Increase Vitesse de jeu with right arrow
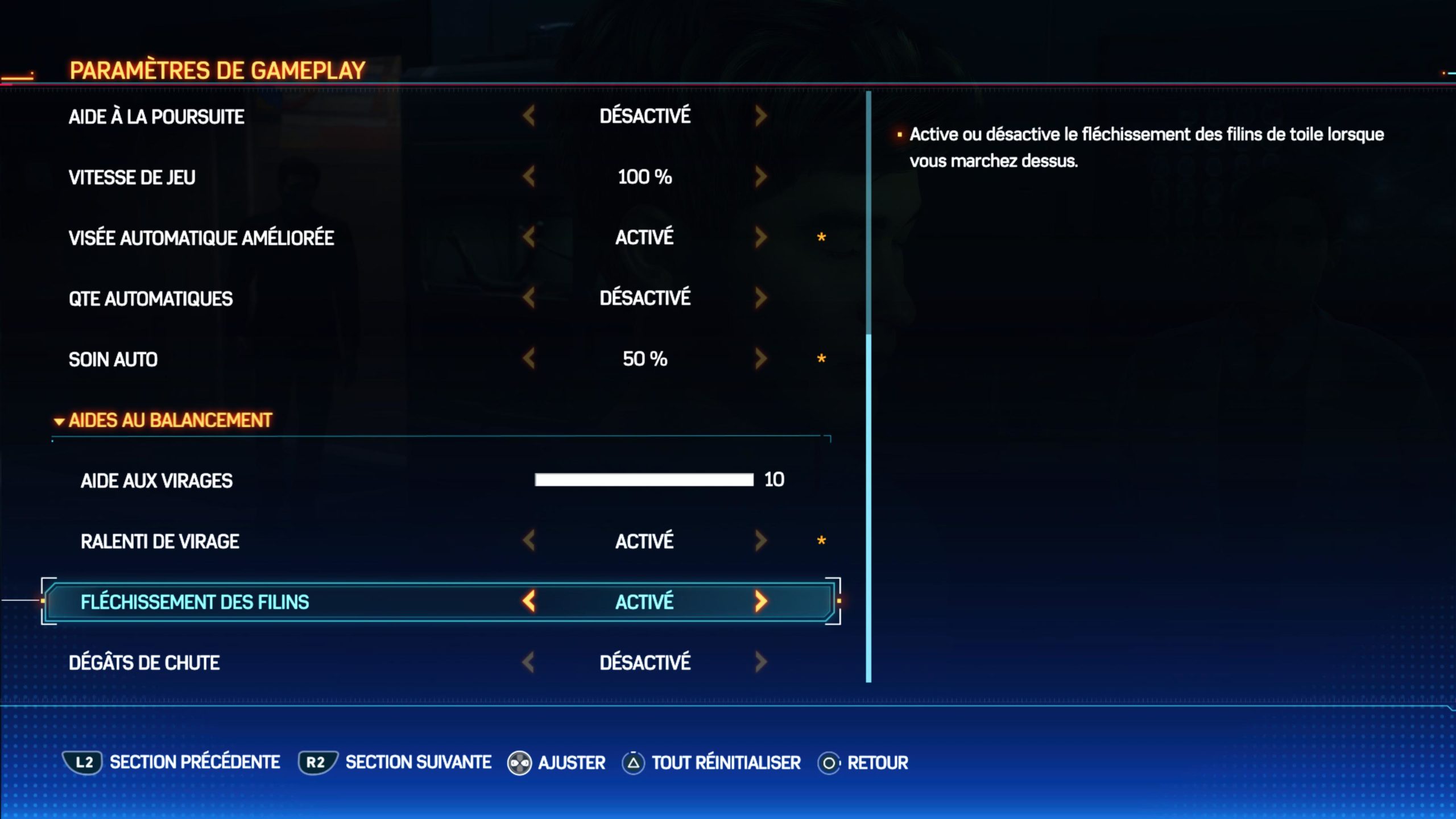Viewport: 1456px width, 819px height. pyautogui.click(x=760, y=177)
